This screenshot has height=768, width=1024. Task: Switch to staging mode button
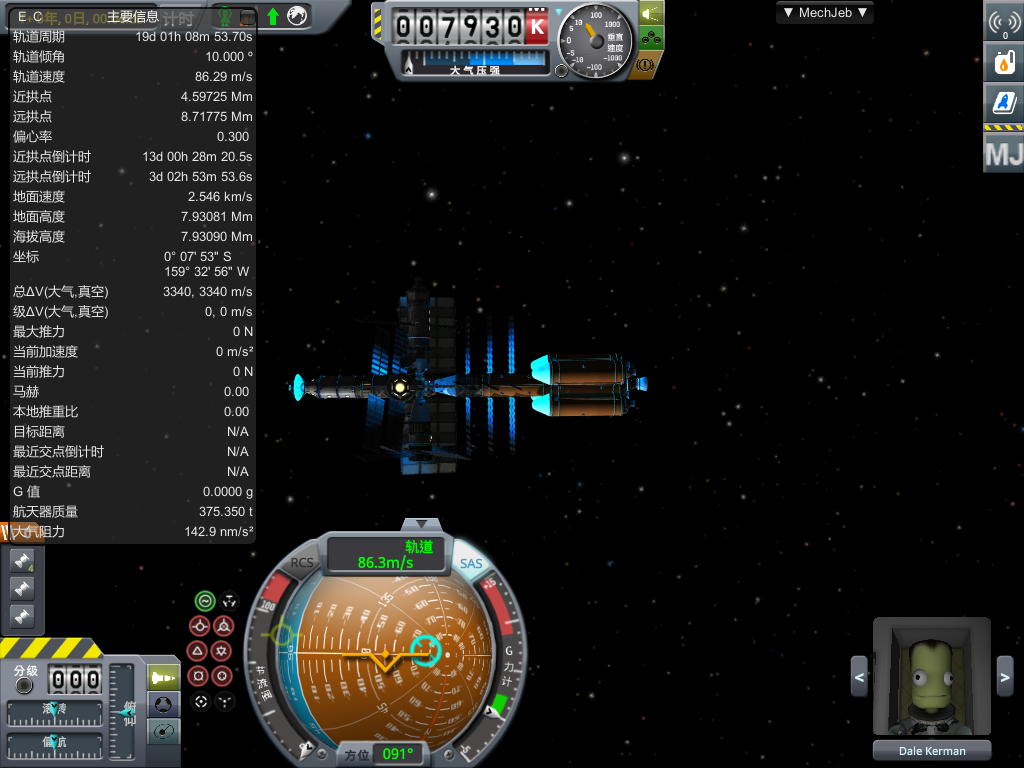[x=163, y=677]
